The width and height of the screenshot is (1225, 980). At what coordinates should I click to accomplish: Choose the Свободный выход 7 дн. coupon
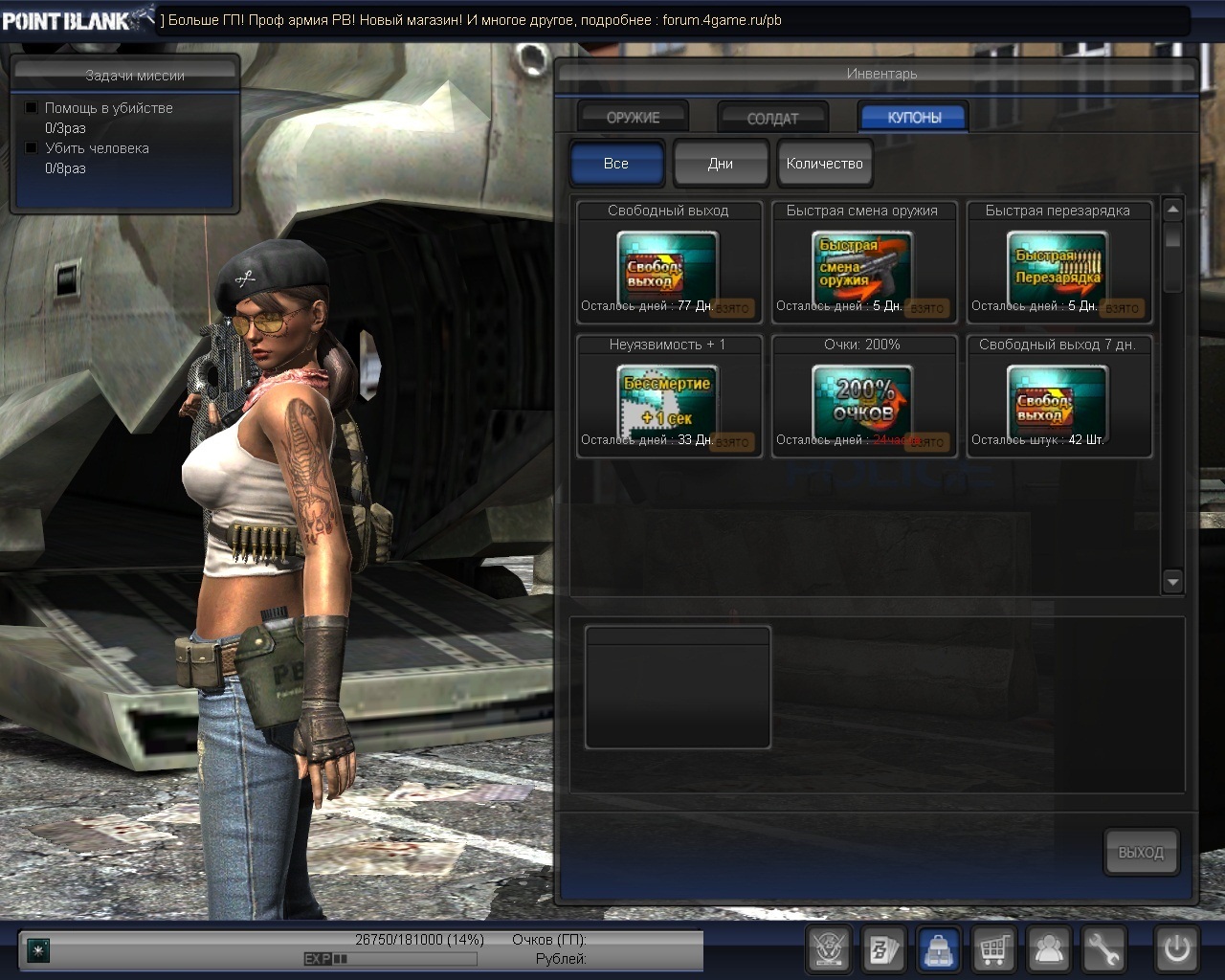click(1058, 397)
